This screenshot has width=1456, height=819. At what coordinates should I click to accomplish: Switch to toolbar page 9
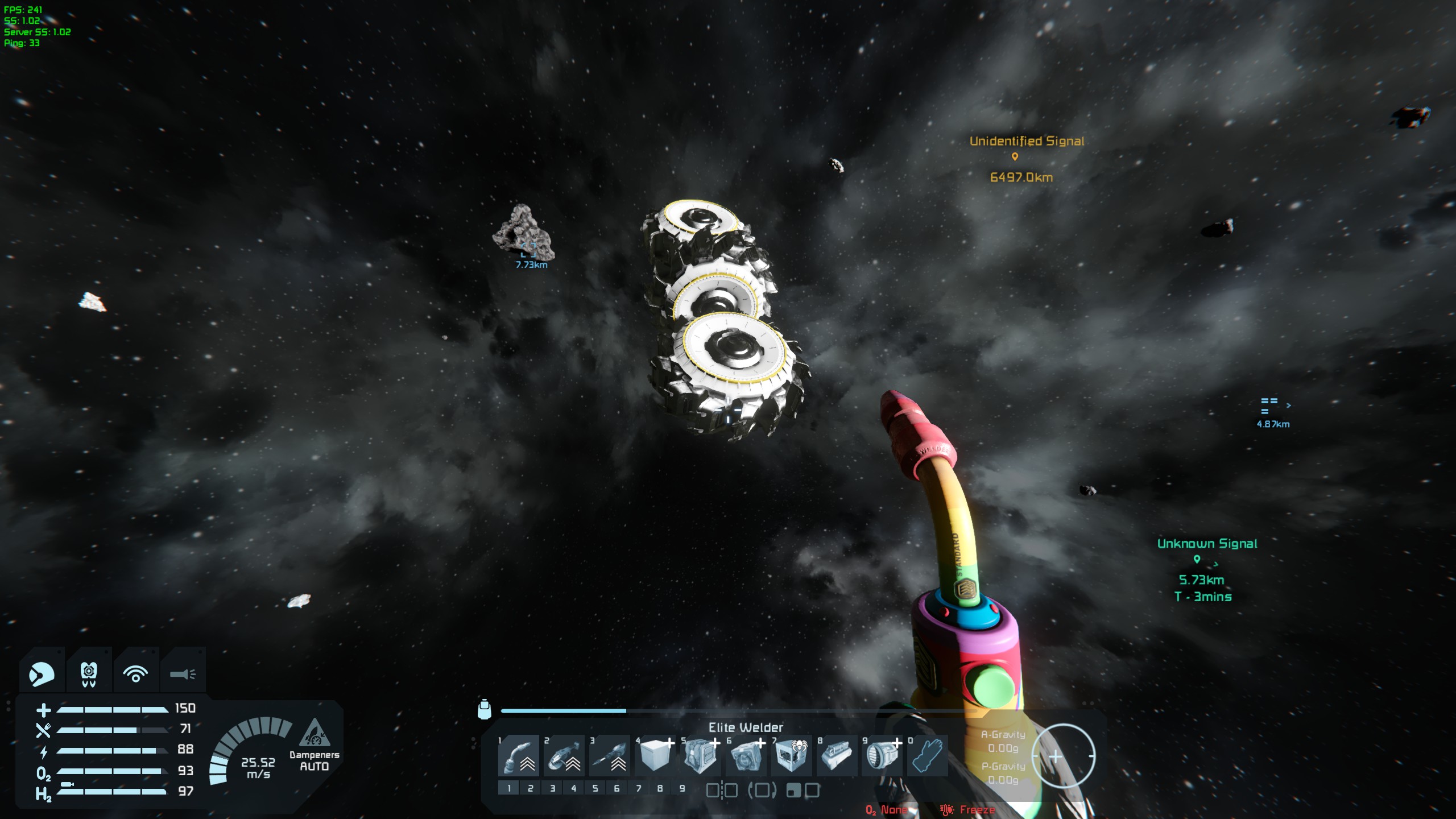click(x=682, y=788)
